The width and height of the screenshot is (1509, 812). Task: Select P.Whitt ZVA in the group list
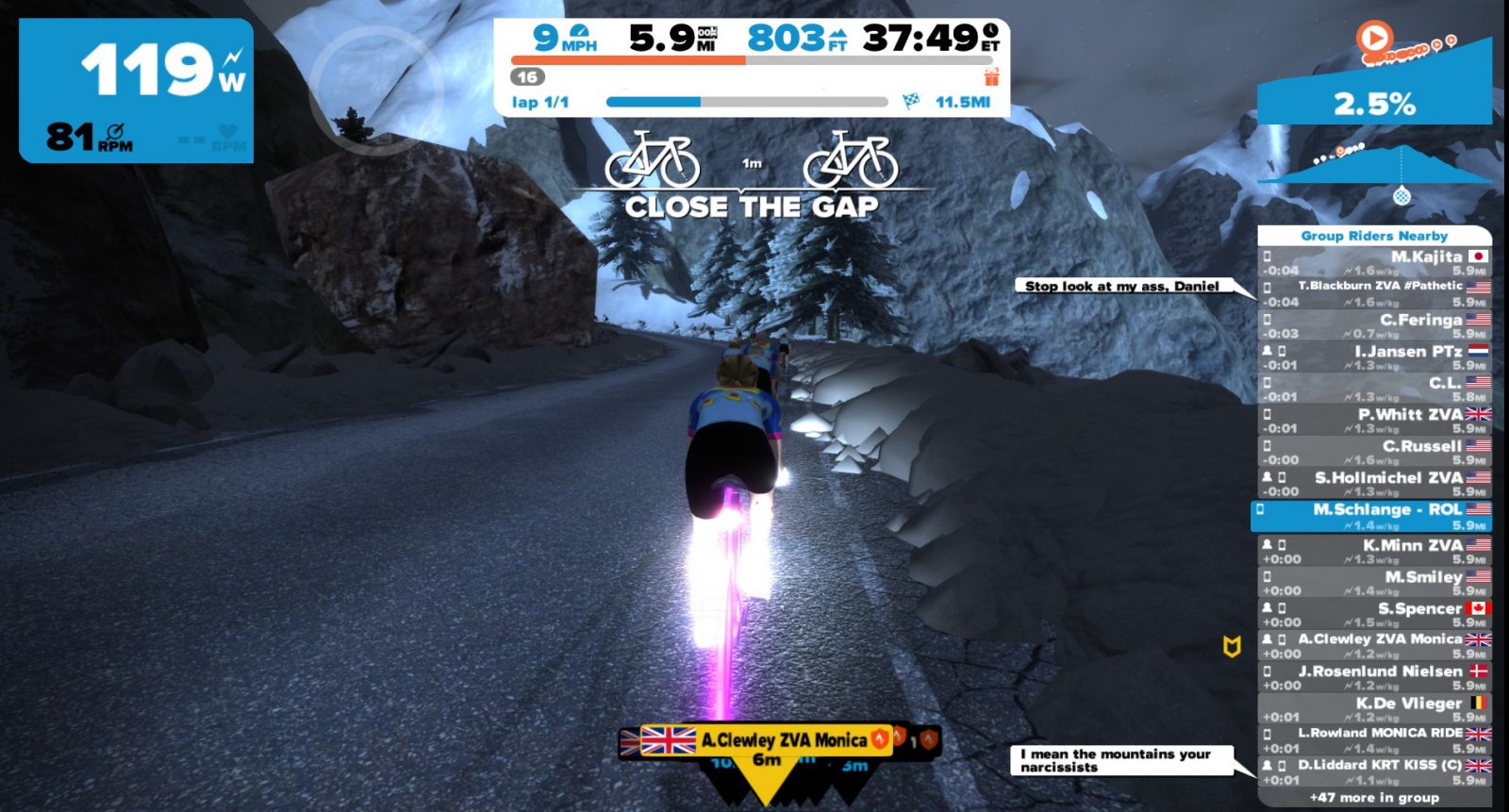(x=1374, y=421)
